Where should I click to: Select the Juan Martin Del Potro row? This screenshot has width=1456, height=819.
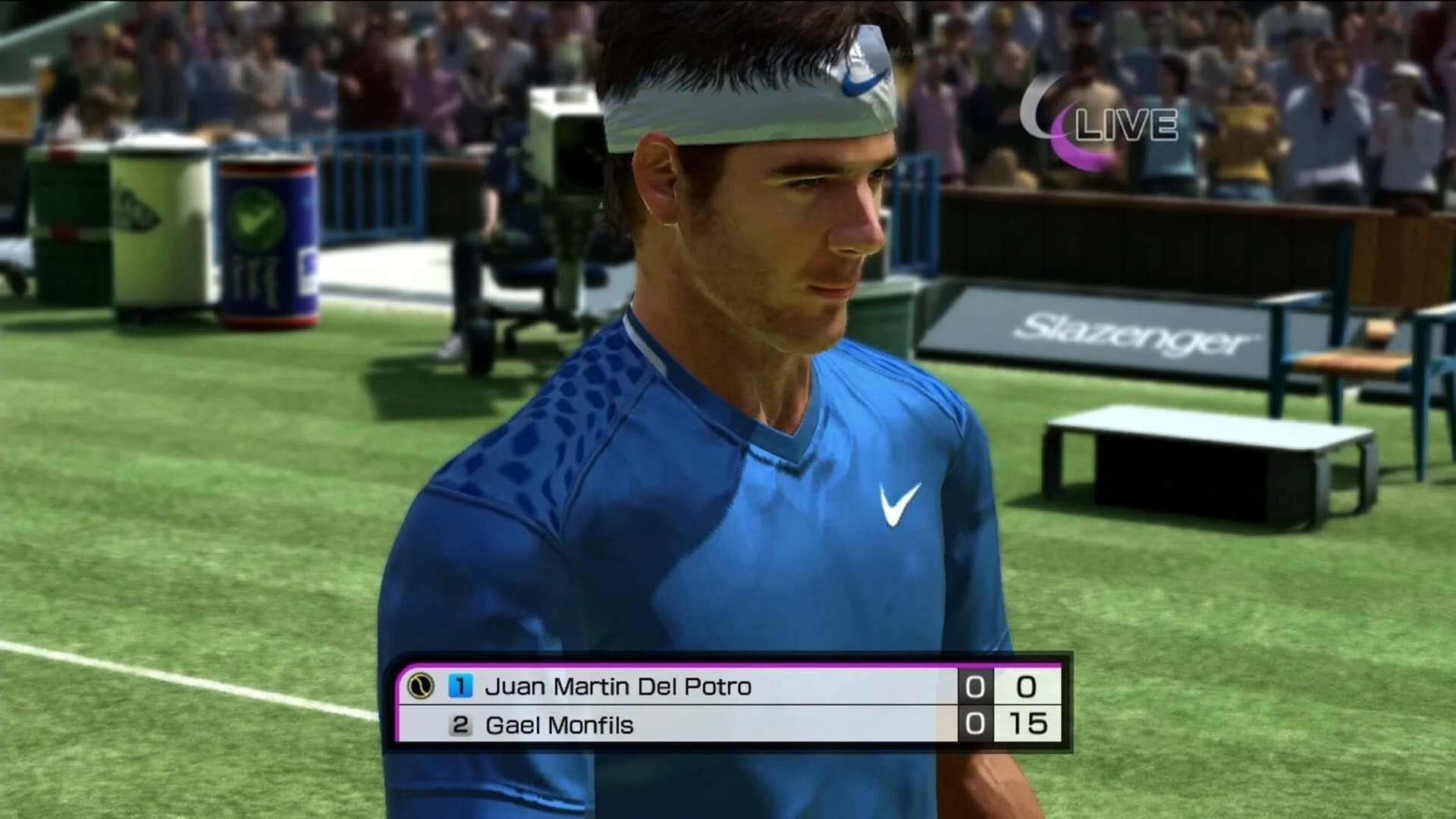click(682, 685)
